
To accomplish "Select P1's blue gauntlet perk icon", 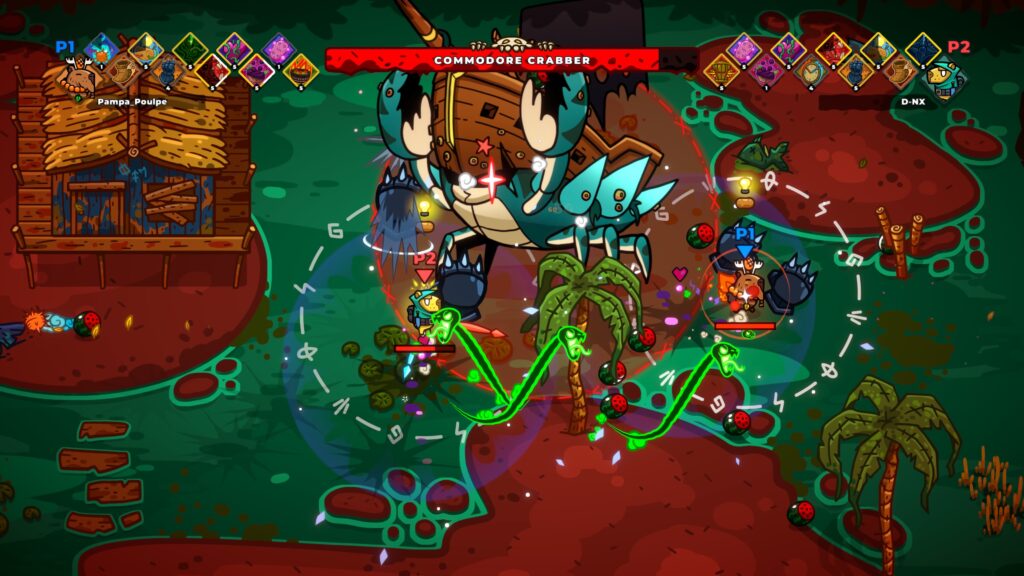I will pyautogui.click(x=167, y=71).
